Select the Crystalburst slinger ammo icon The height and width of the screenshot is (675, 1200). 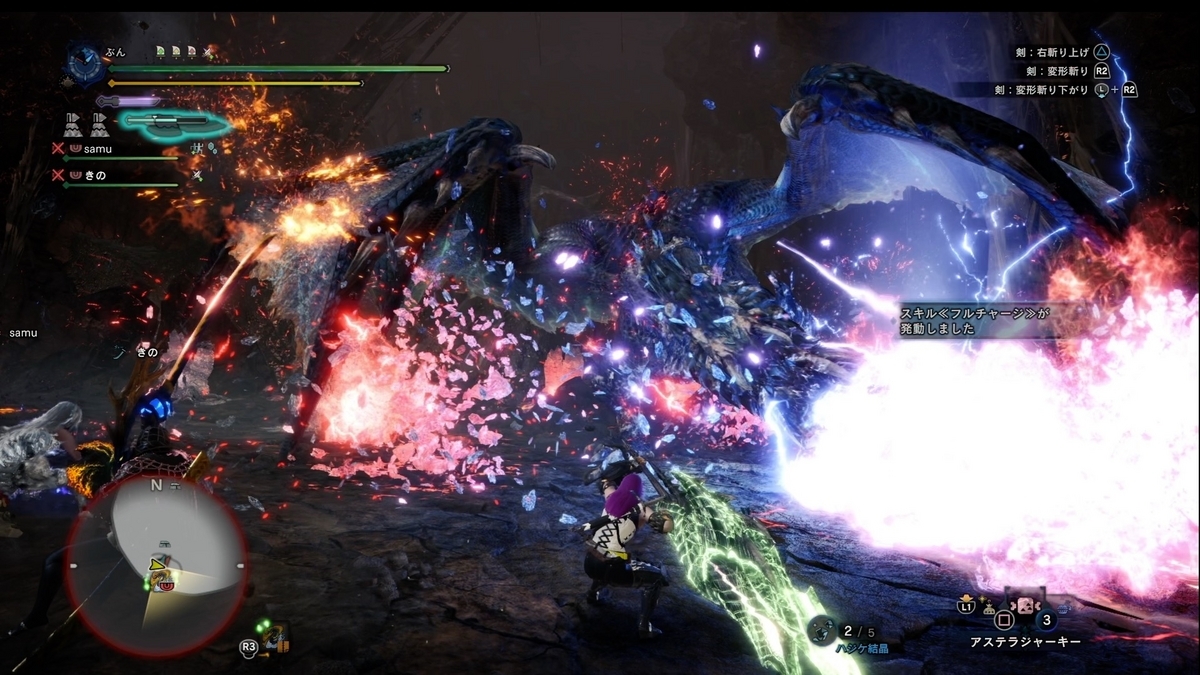pyautogui.click(x=822, y=629)
